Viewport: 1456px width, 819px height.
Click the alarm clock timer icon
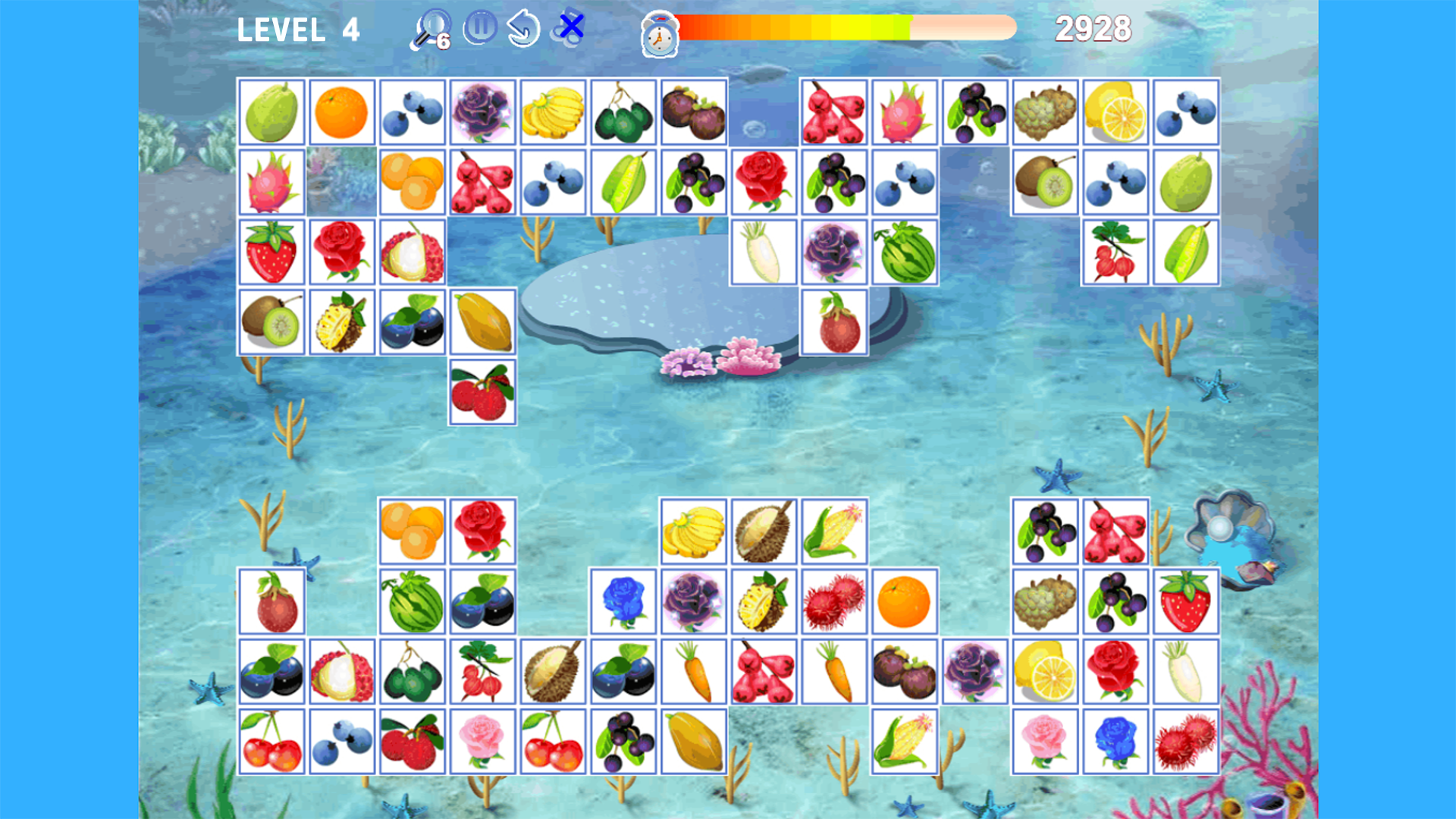pyautogui.click(x=658, y=32)
